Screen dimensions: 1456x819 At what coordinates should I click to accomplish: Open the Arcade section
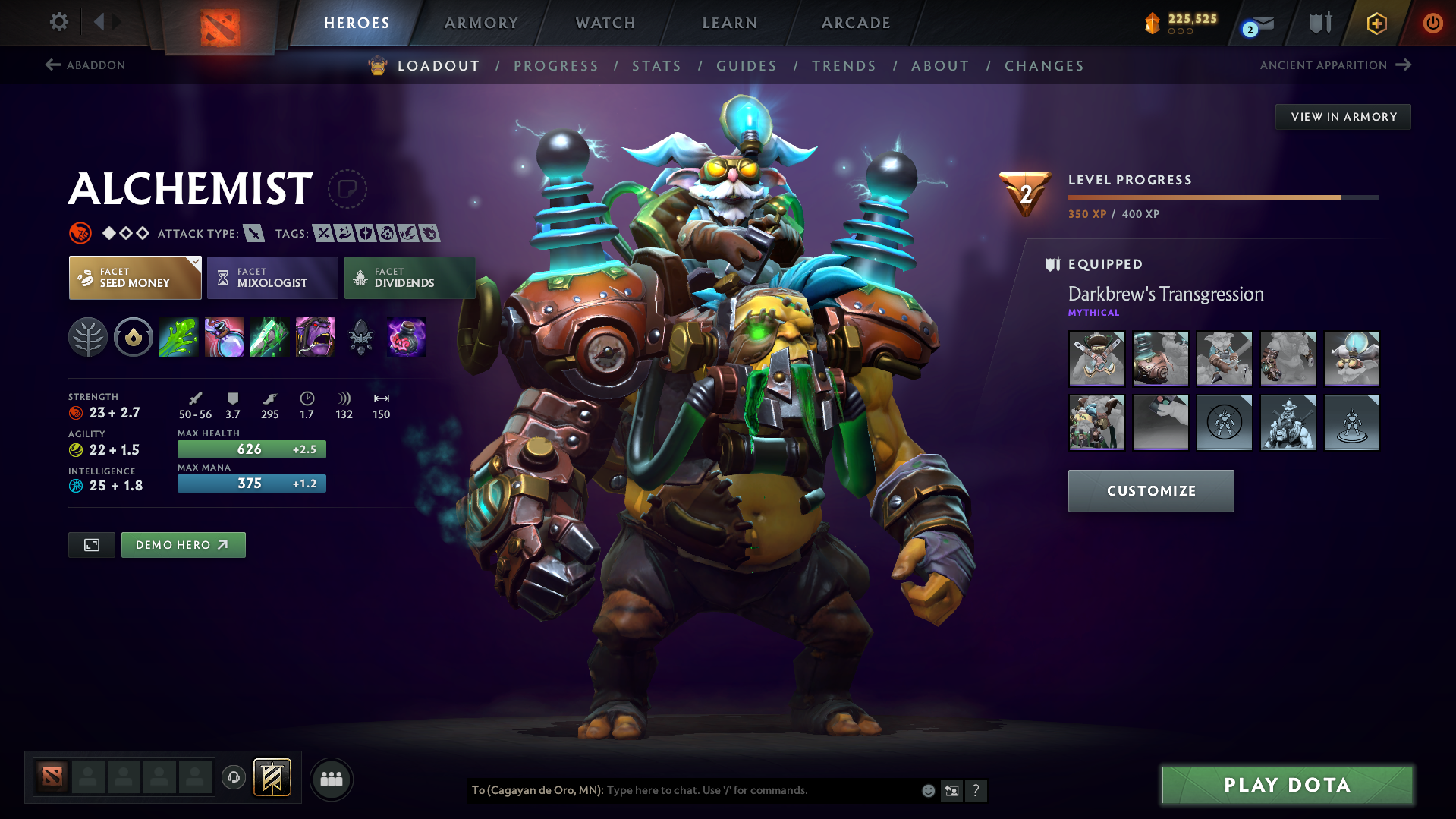[856, 23]
